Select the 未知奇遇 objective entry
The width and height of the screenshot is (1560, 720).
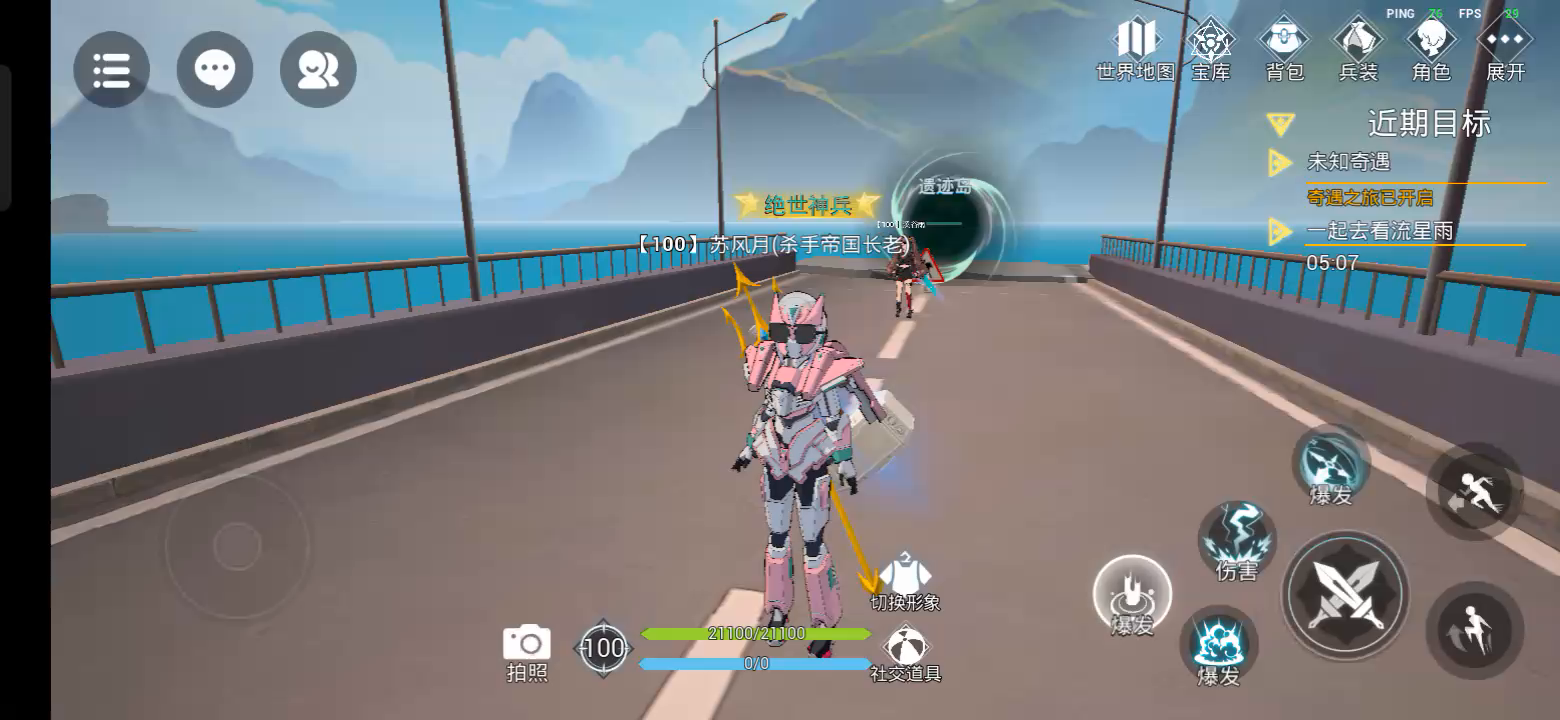pyautogui.click(x=1348, y=162)
